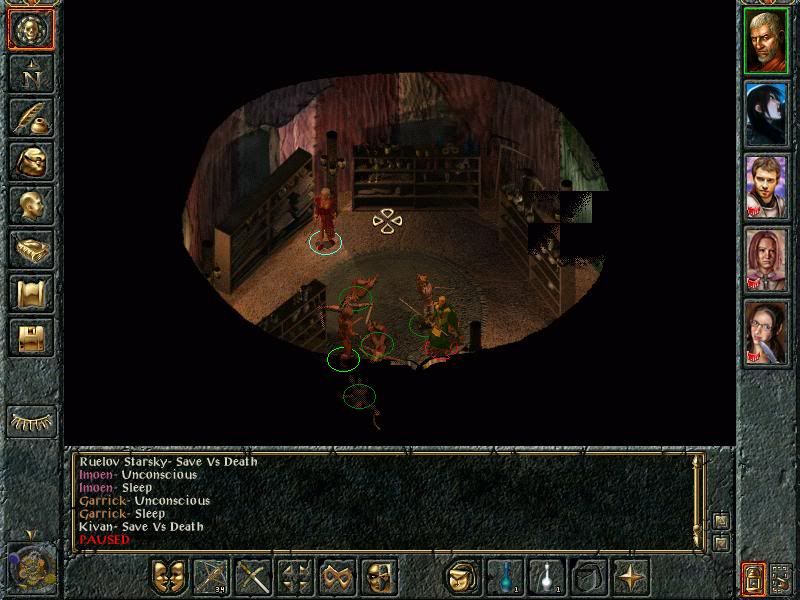Open options with the chest icon
The image size is (800, 600).
pos(31,337)
